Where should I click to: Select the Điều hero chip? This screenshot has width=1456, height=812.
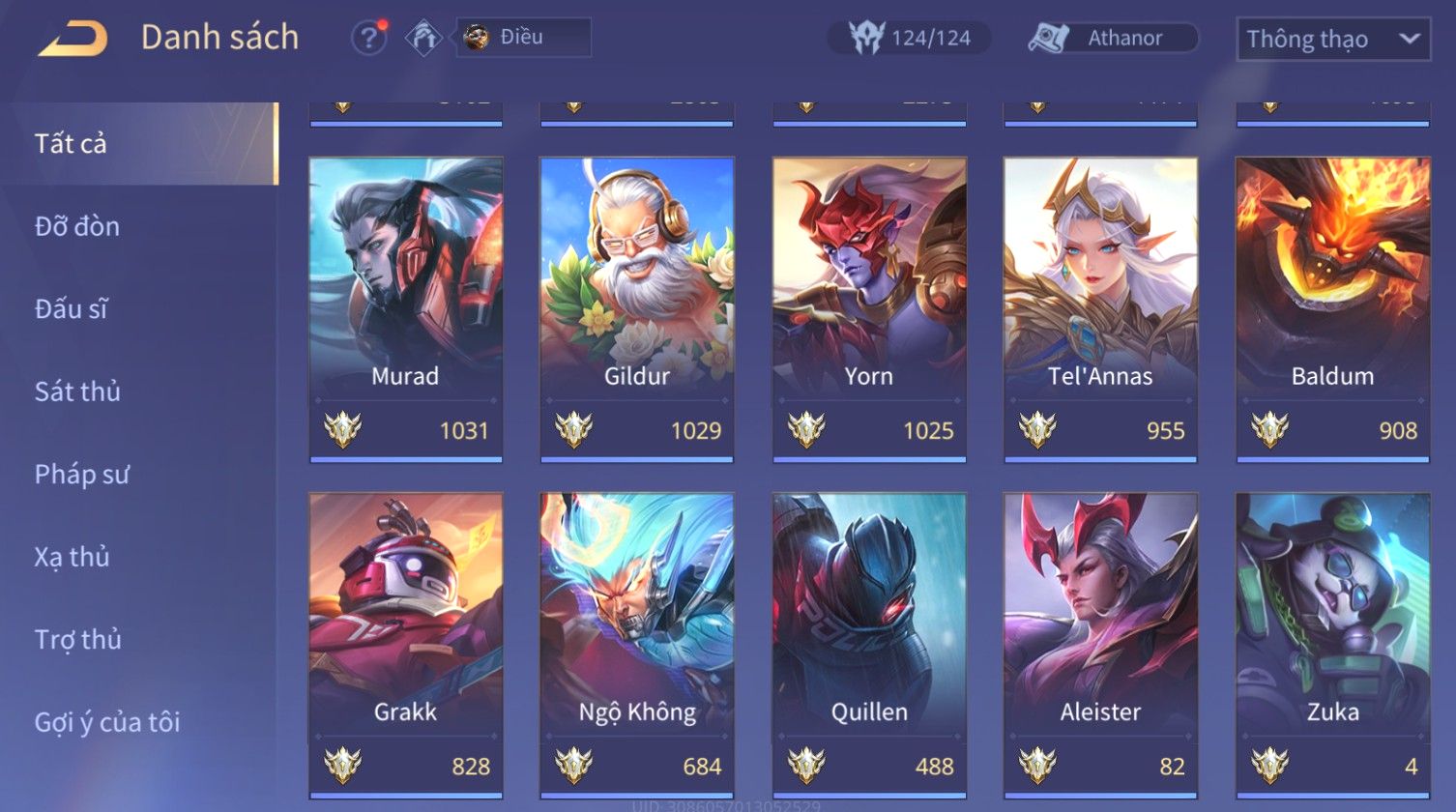pyautogui.click(x=523, y=38)
